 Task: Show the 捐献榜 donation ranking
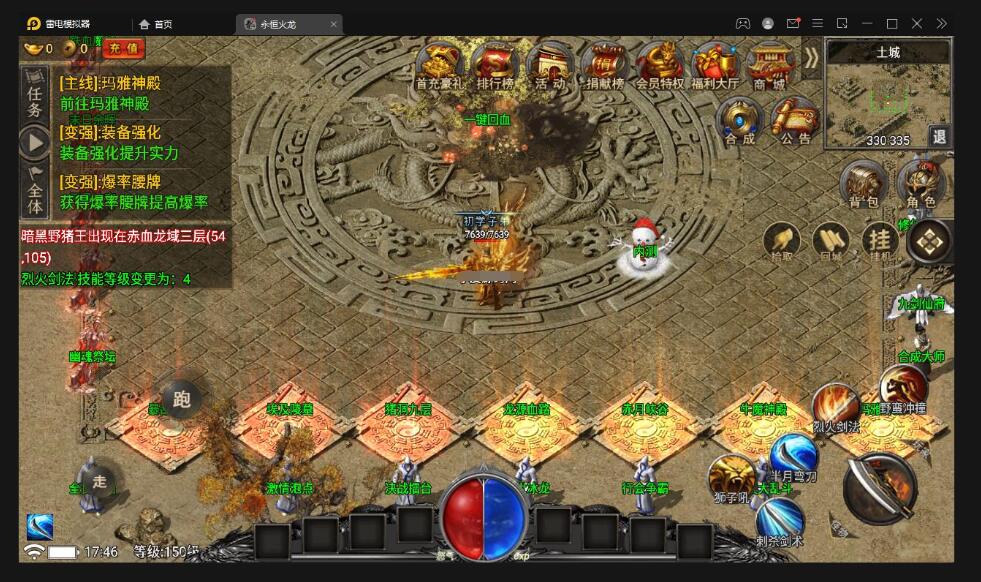(604, 66)
